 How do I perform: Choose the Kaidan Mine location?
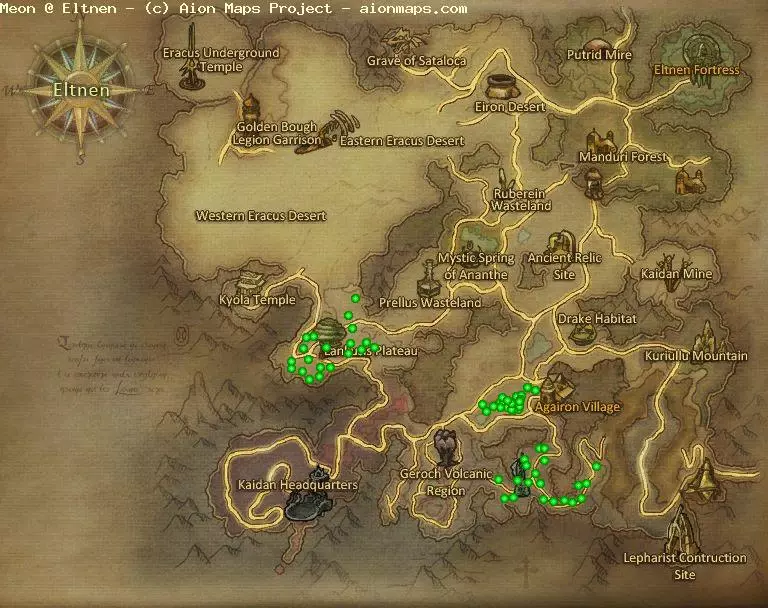click(677, 273)
